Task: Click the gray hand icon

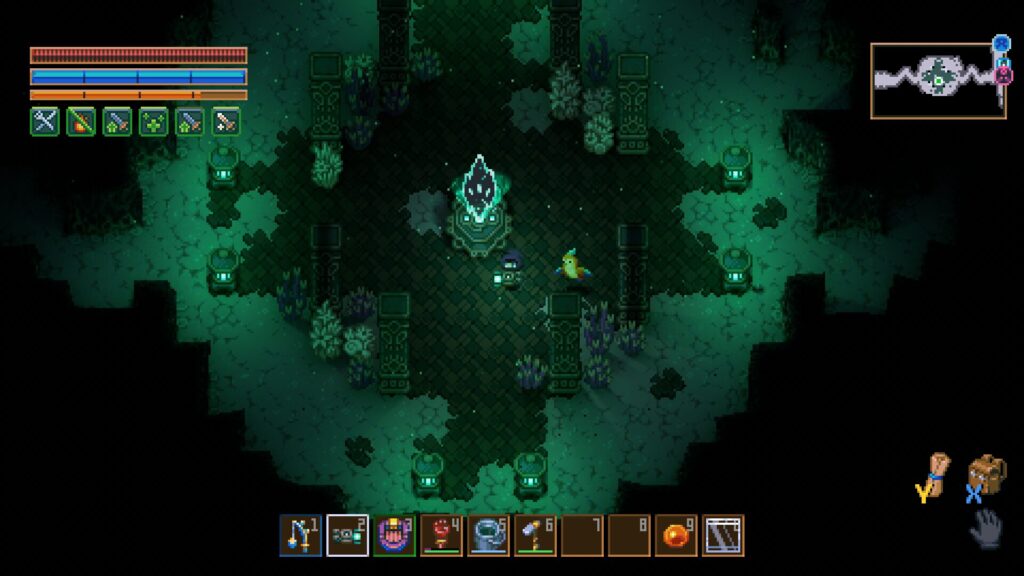Action: tap(986, 526)
